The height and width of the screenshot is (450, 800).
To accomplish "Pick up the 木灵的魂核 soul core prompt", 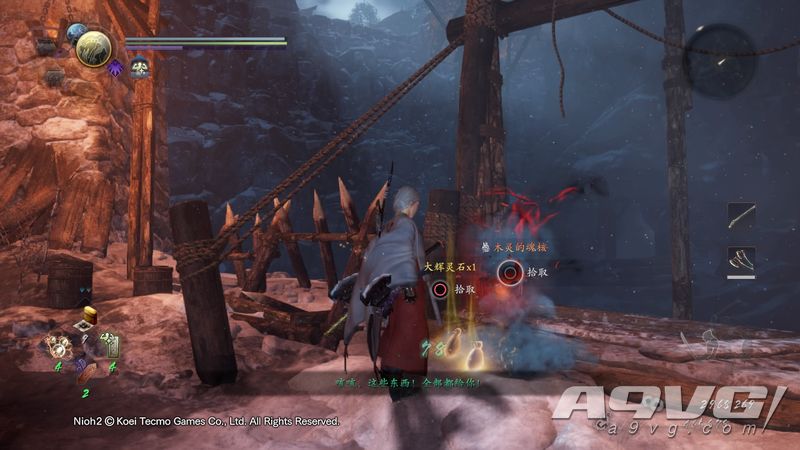I will [512, 270].
